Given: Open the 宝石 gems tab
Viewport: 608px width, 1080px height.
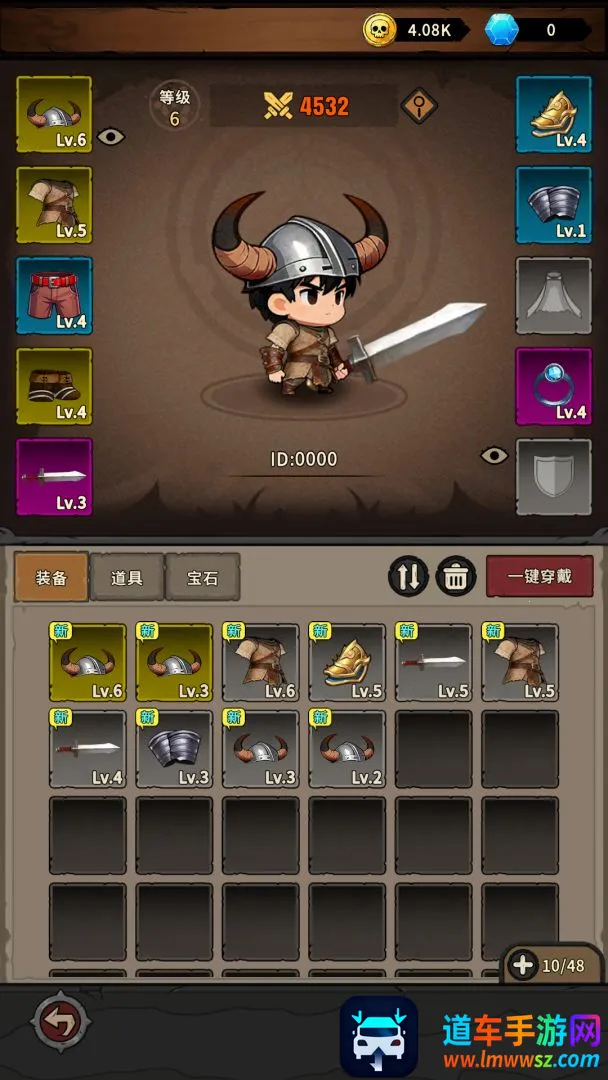Looking at the screenshot, I should point(202,578).
